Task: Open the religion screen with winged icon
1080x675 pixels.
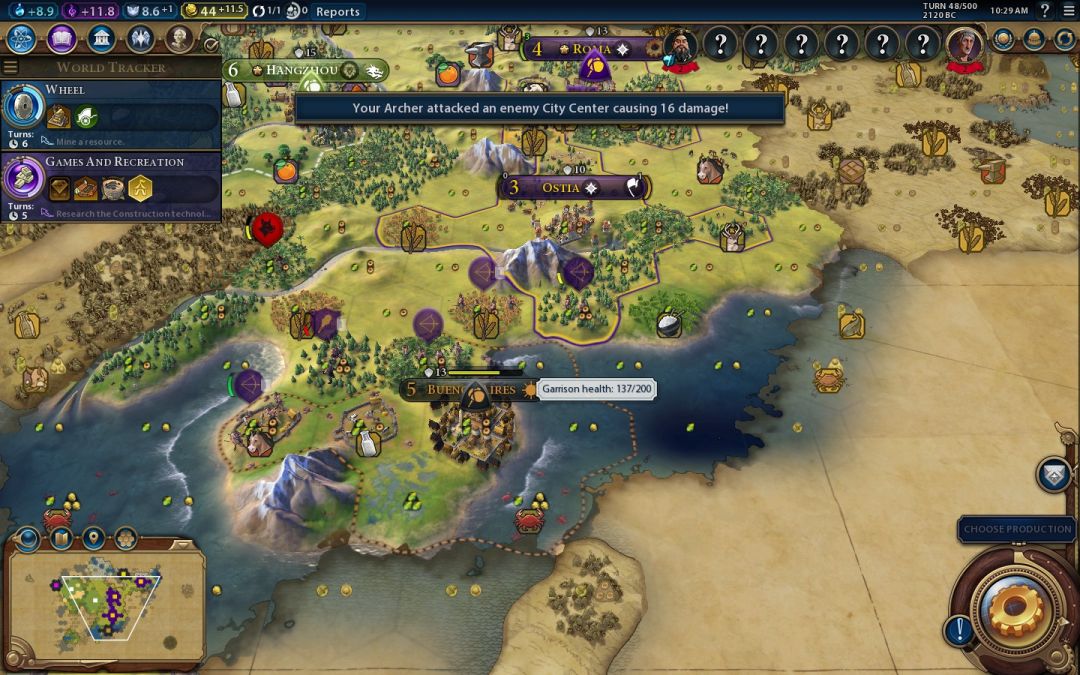Action: click(140, 39)
